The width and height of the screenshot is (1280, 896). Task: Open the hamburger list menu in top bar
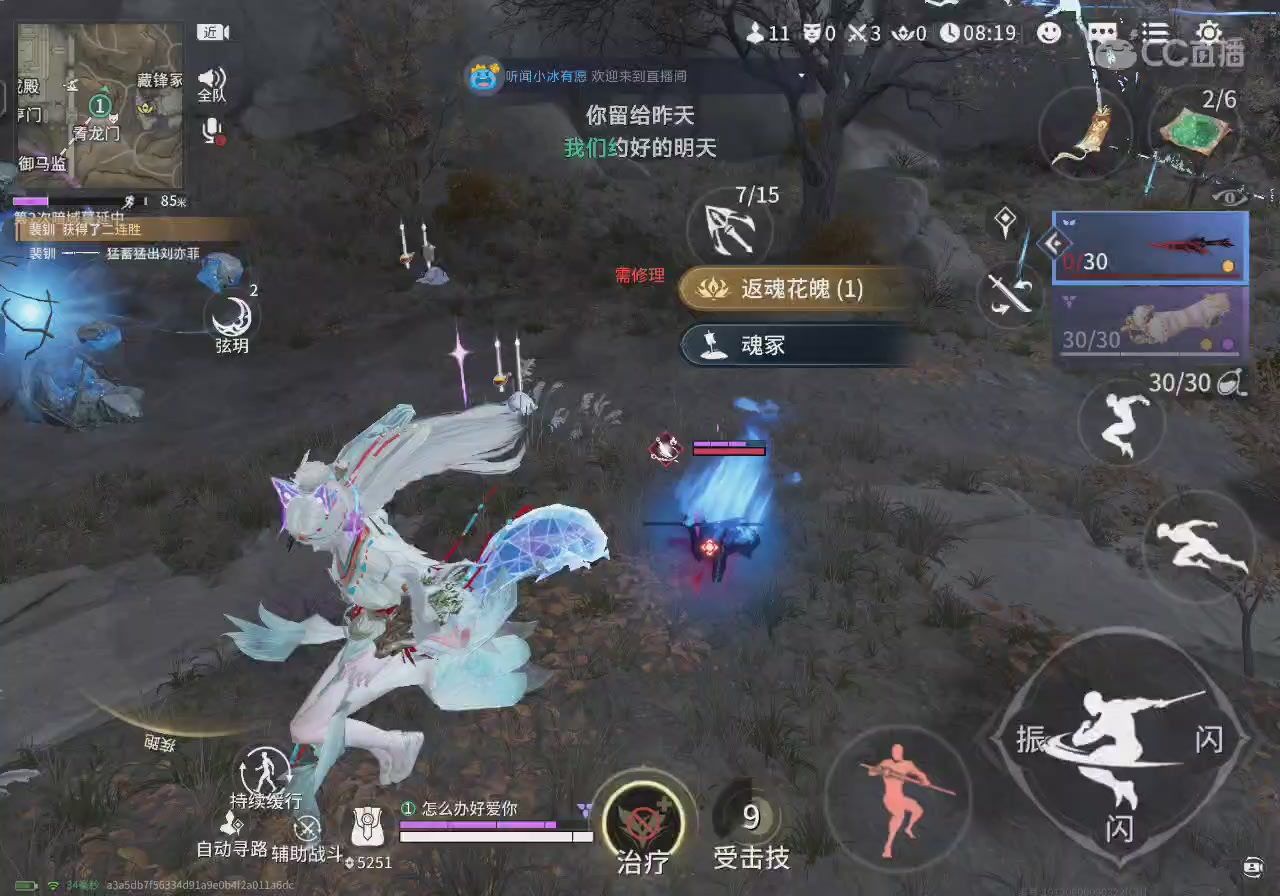1155,32
